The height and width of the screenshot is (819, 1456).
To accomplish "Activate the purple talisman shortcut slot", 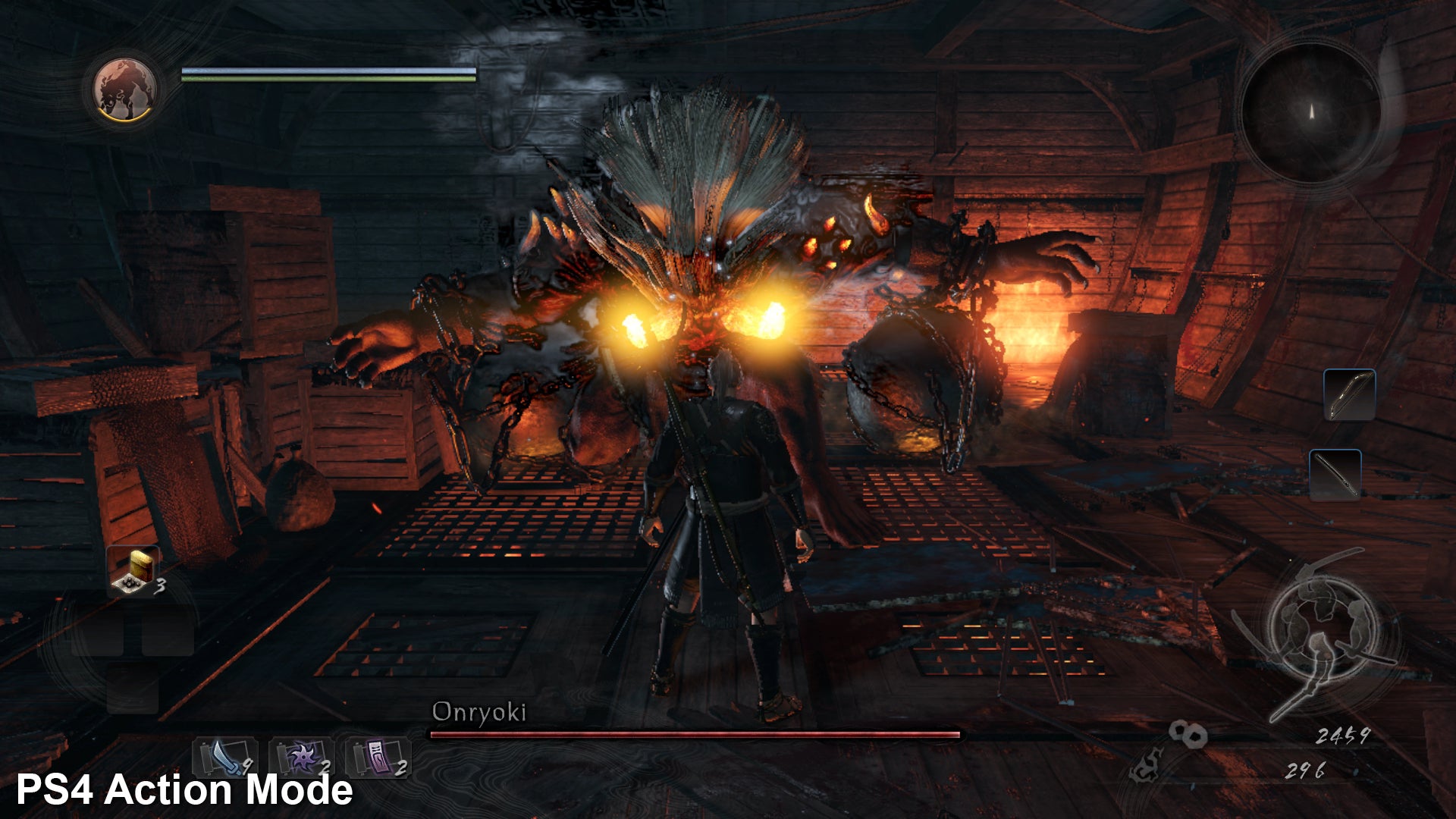I will click(378, 757).
